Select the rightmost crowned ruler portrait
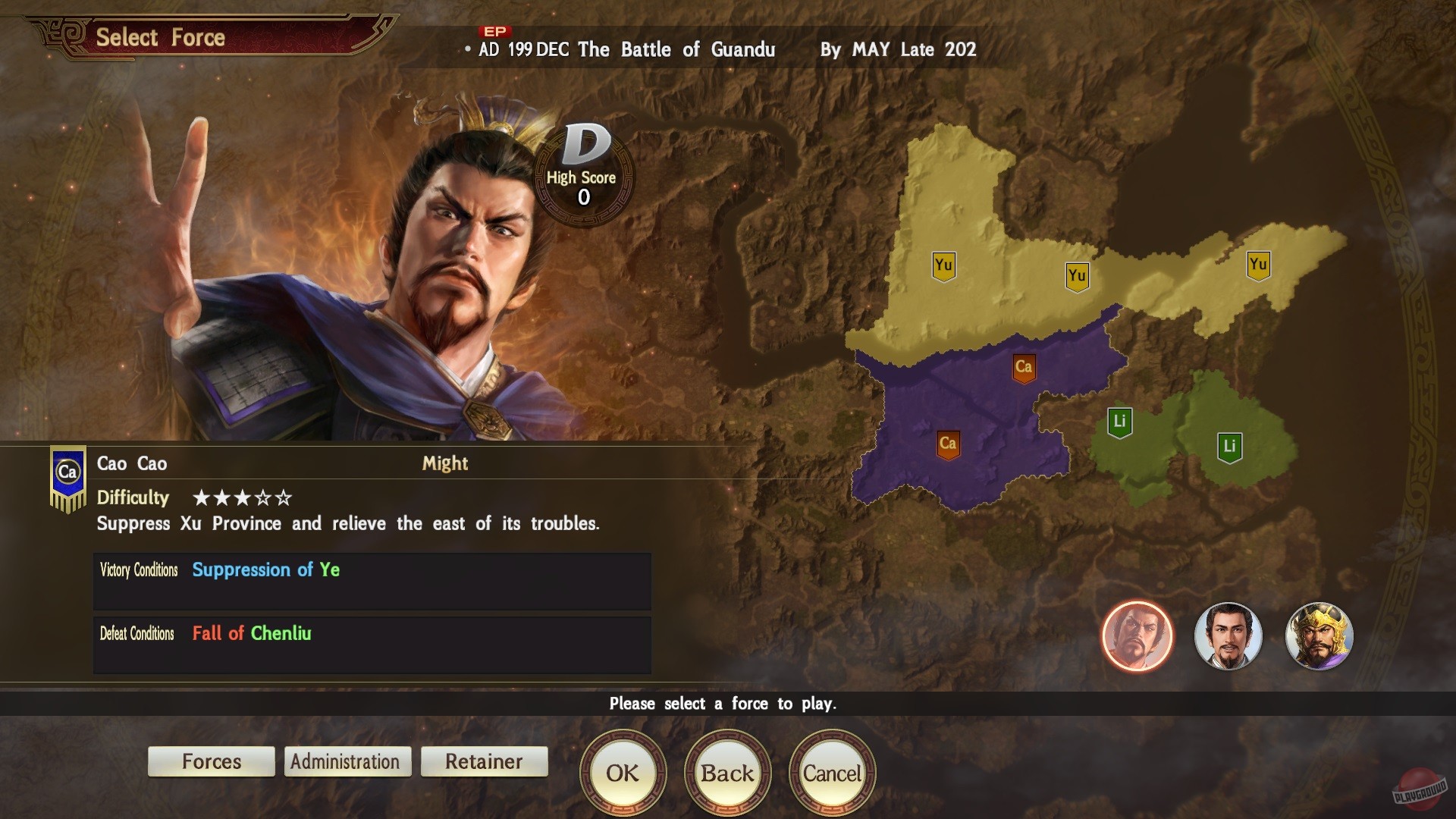The width and height of the screenshot is (1456, 819). point(1319,637)
